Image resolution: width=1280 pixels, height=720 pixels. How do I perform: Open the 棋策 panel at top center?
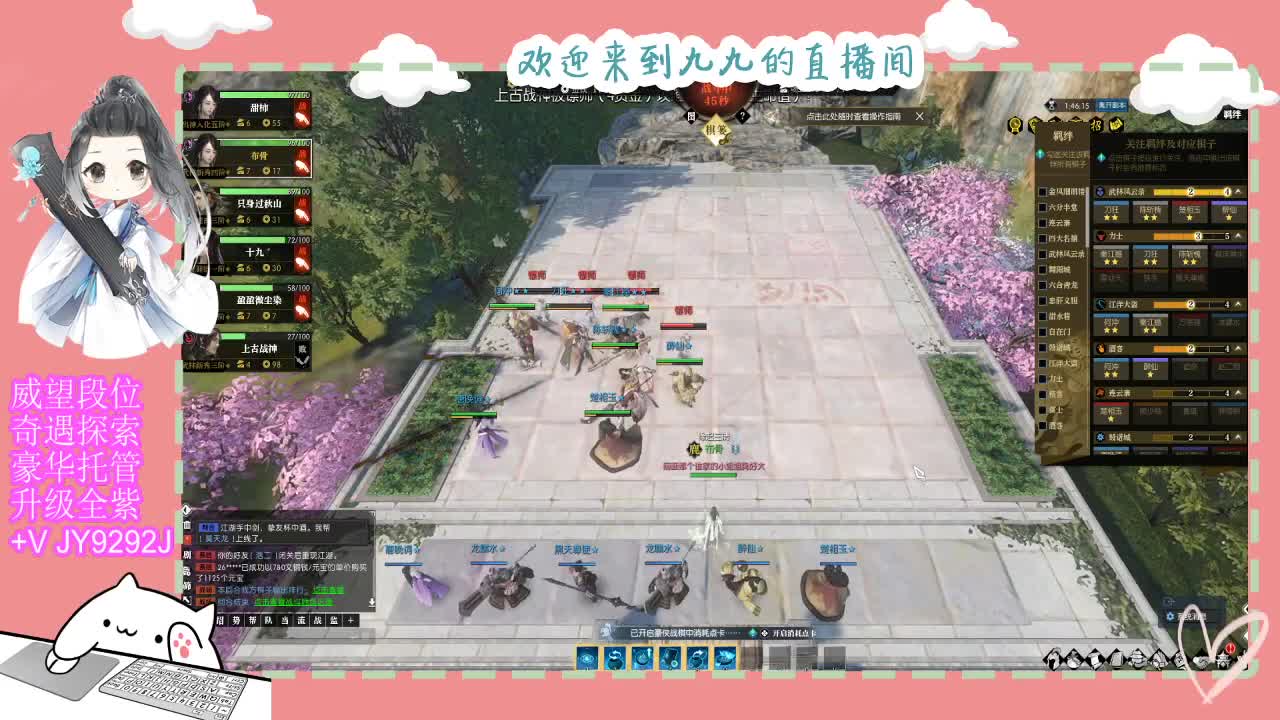coord(716,130)
